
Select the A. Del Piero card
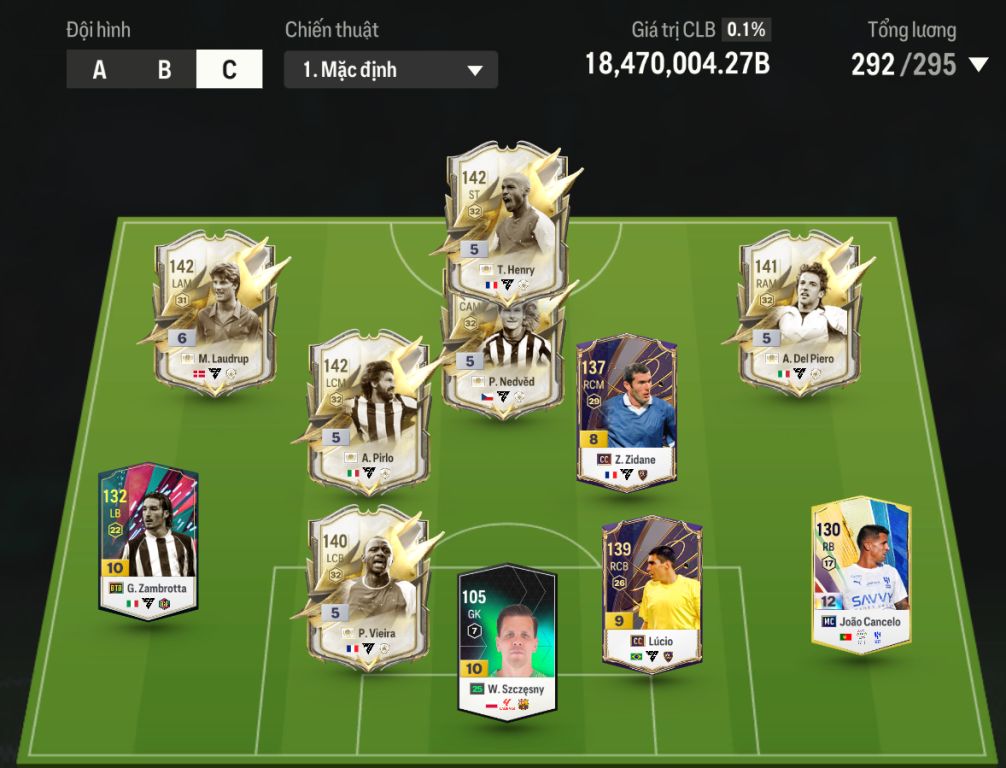click(799, 312)
